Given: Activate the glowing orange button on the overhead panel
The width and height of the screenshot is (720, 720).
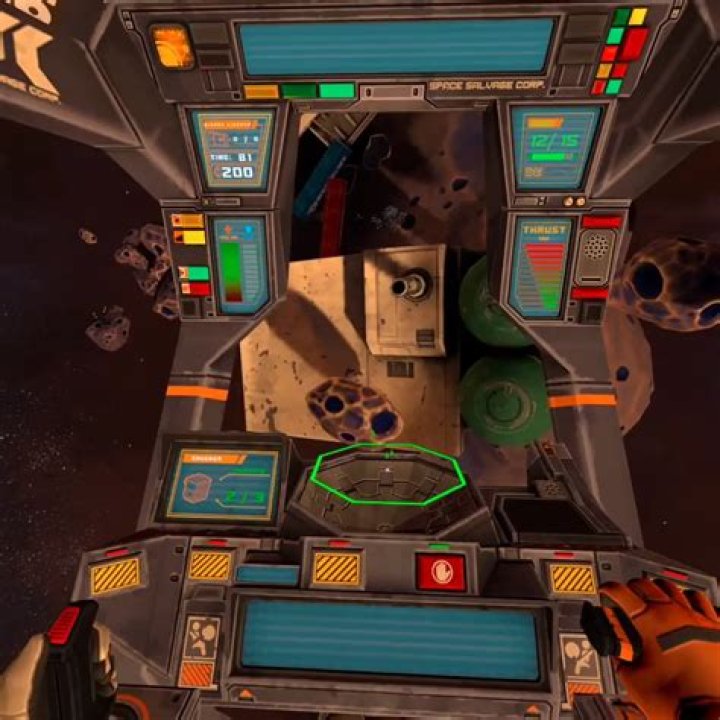Looking at the screenshot, I should 170,46.
